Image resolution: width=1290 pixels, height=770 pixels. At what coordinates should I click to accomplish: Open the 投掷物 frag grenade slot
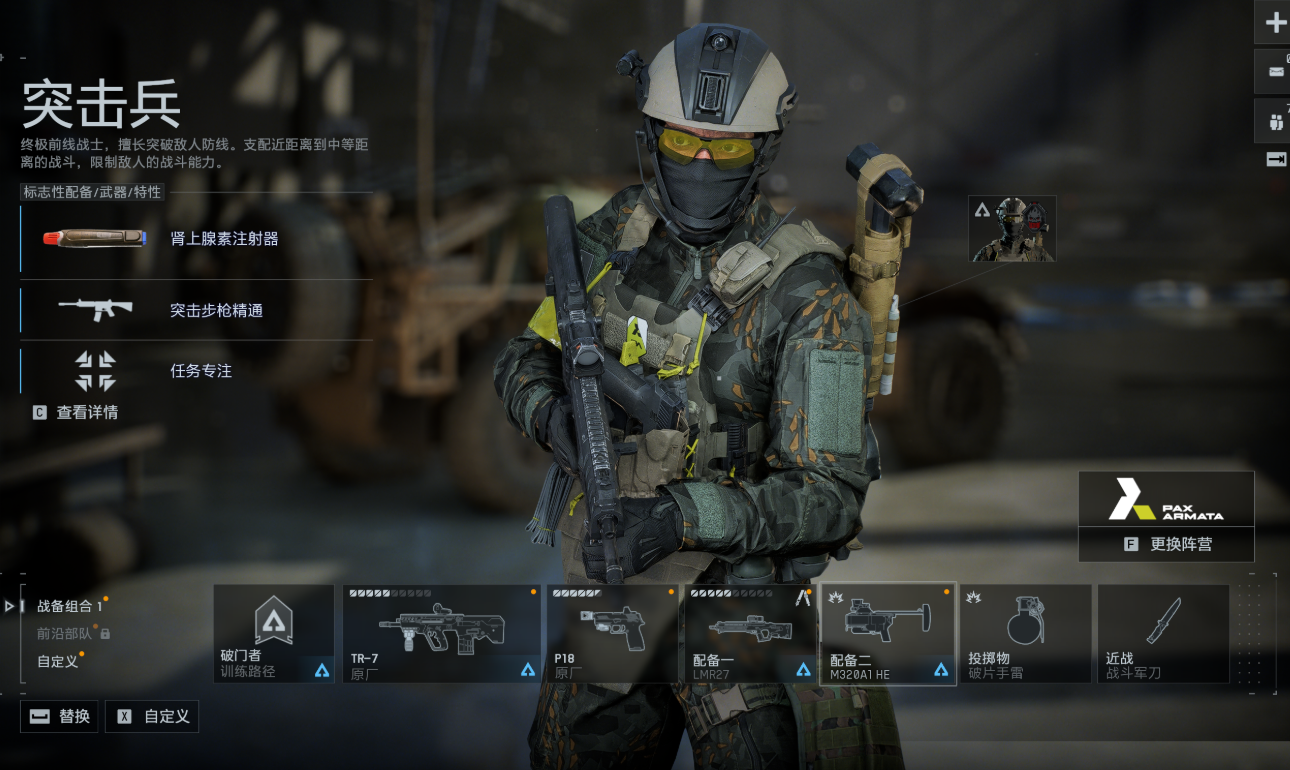coord(1025,633)
